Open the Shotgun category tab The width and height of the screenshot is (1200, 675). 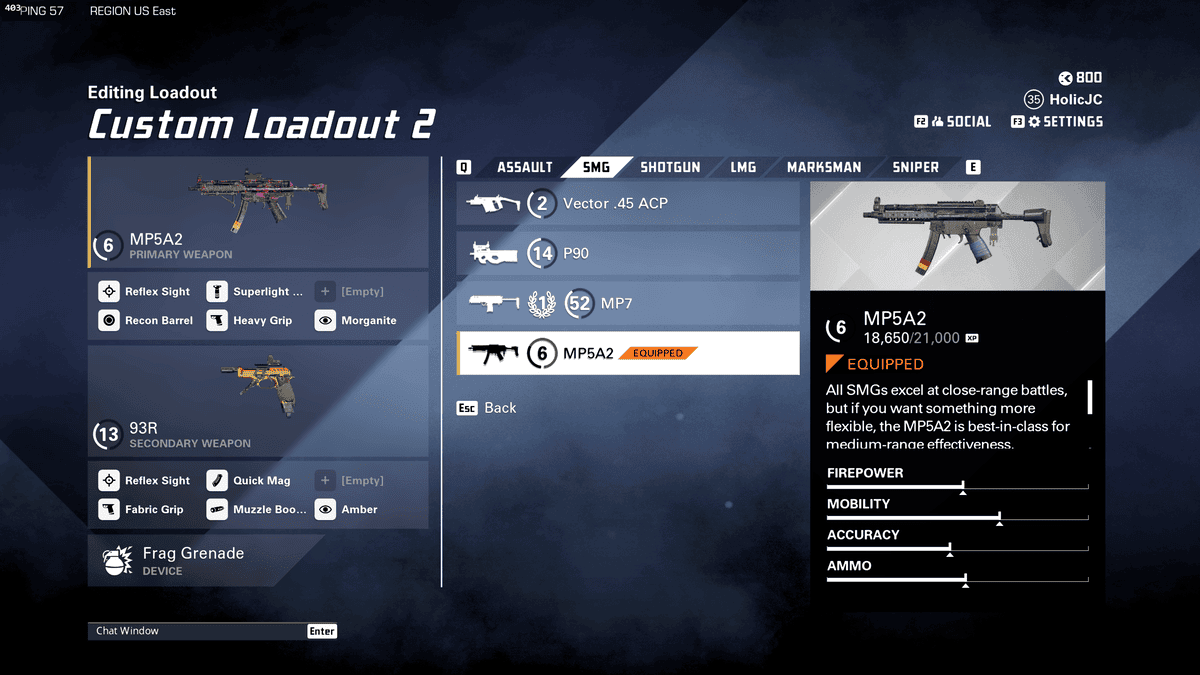670,167
